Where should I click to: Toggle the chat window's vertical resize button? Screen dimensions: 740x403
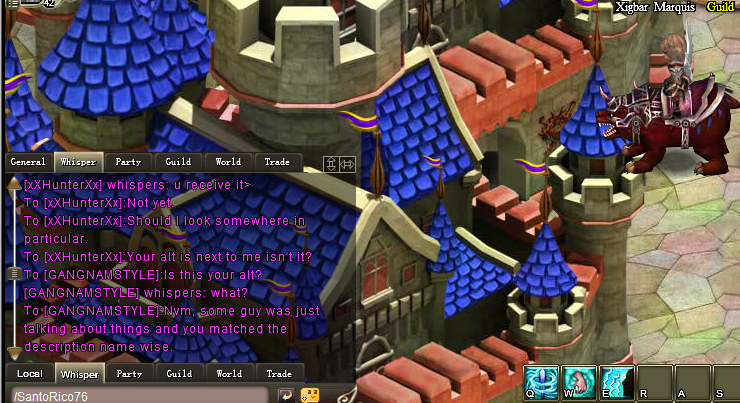click(330, 164)
